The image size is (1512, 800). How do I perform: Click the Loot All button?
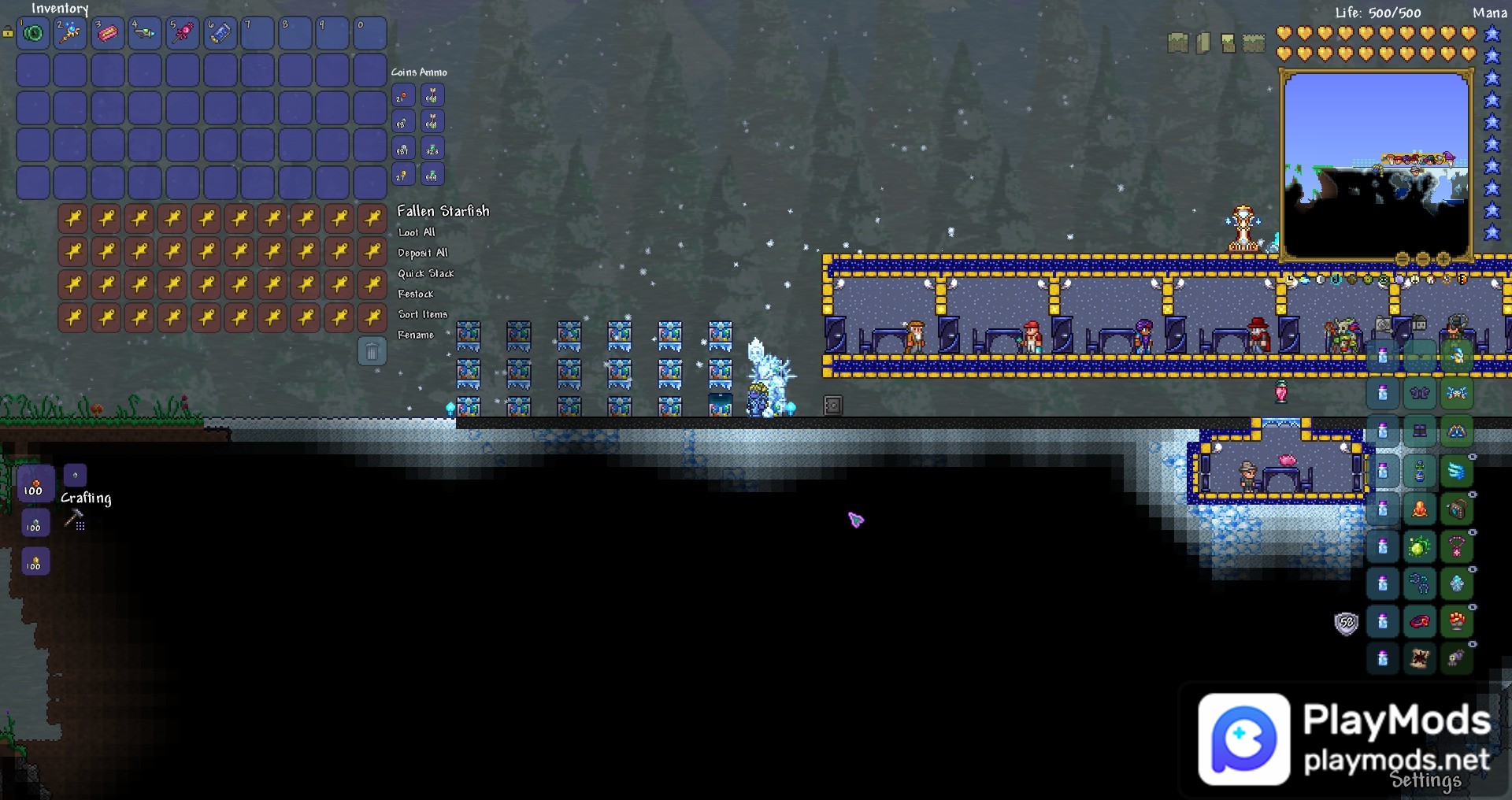[417, 232]
